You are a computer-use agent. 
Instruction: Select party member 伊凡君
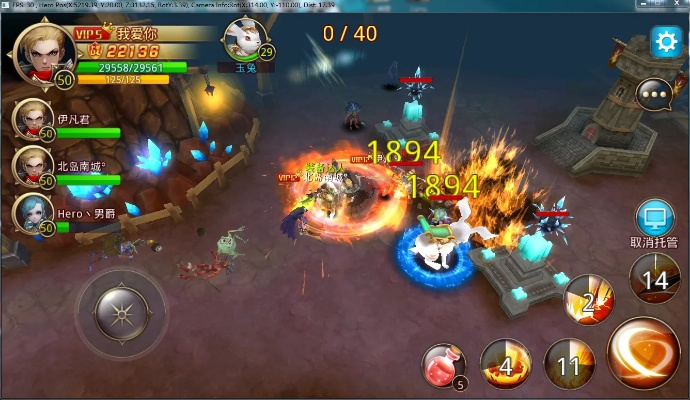pos(33,120)
